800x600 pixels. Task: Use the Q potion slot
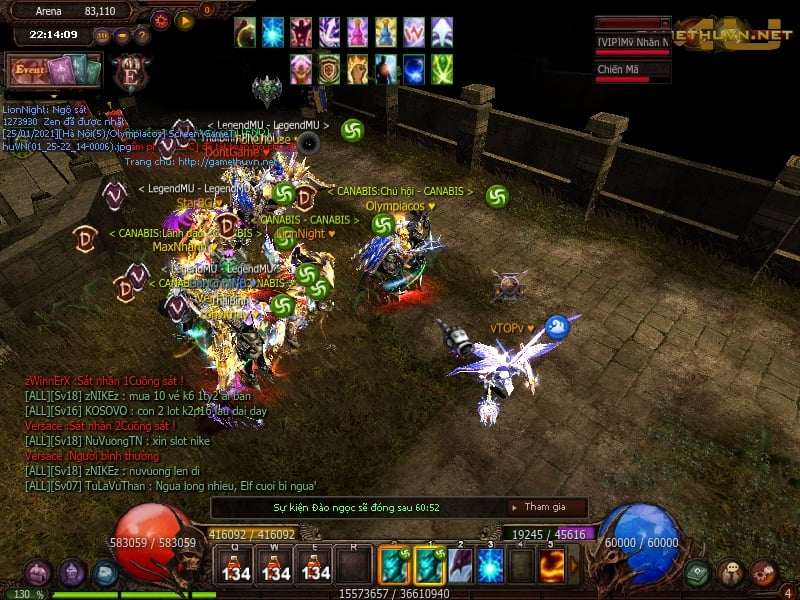[236, 567]
